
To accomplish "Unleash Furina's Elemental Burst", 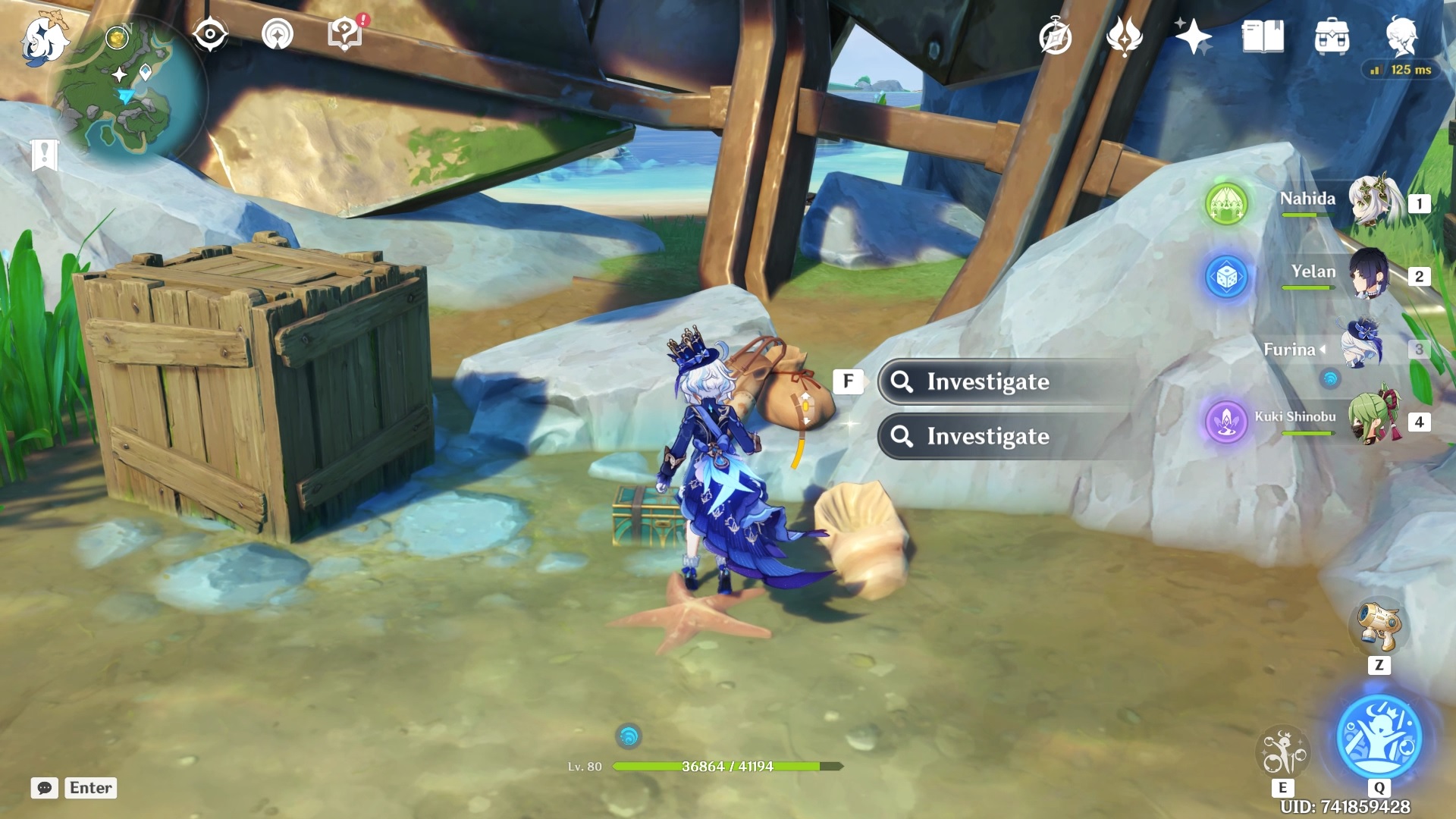I will tap(1379, 737).
